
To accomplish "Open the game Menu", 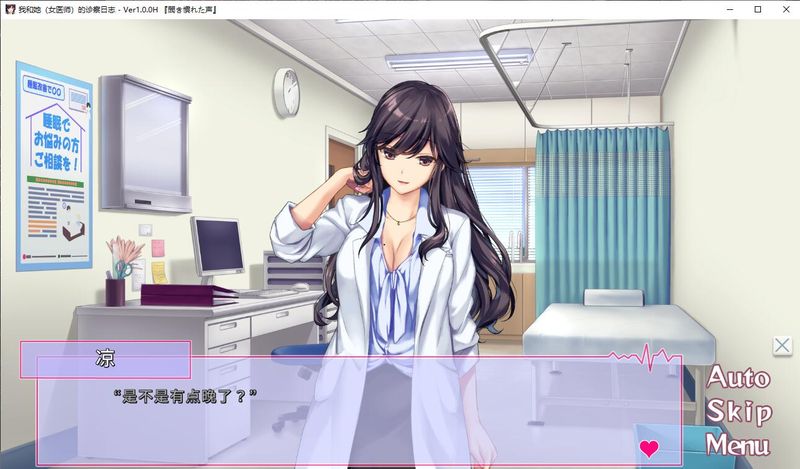I will click(738, 444).
